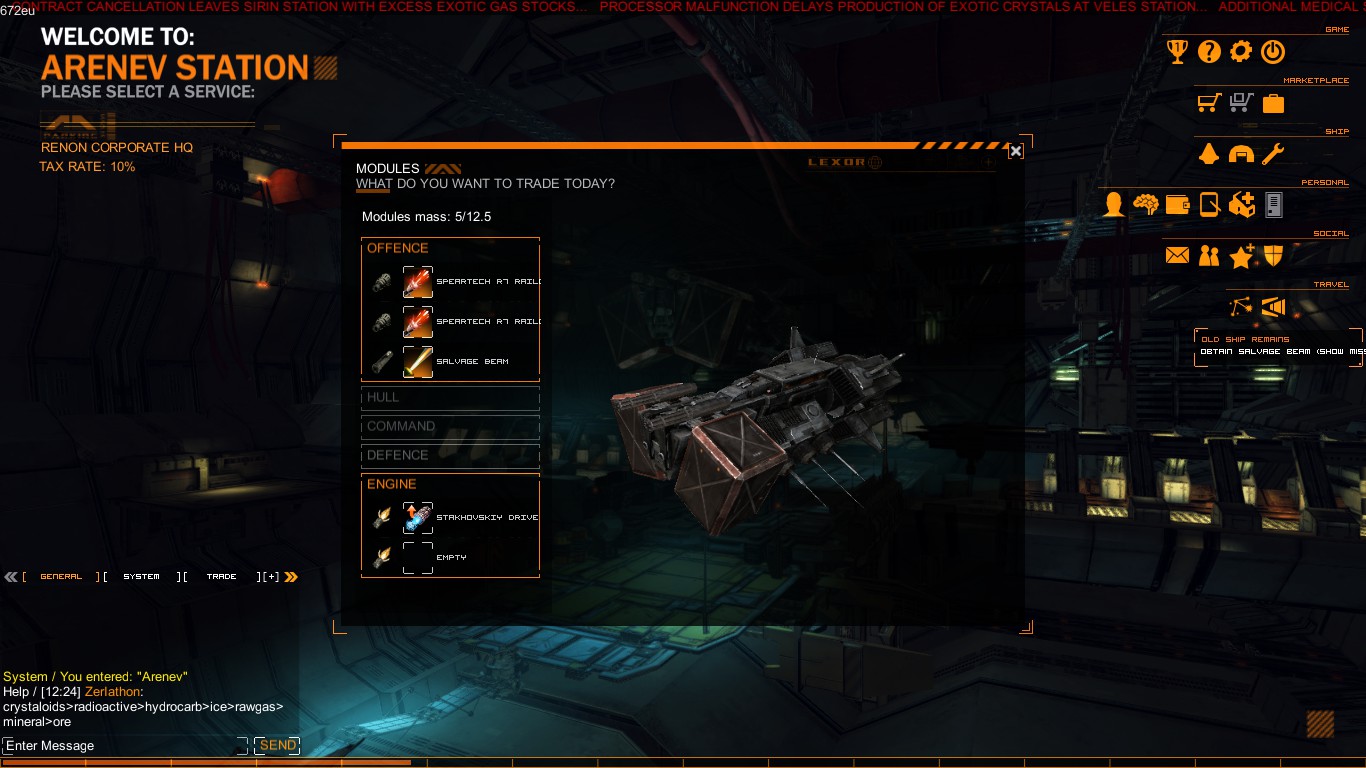The width and height of the screenshot is (1366, 768).
Task: Select the Stakhovskiy Drive engine module
Action: click(x=418, y=518)
